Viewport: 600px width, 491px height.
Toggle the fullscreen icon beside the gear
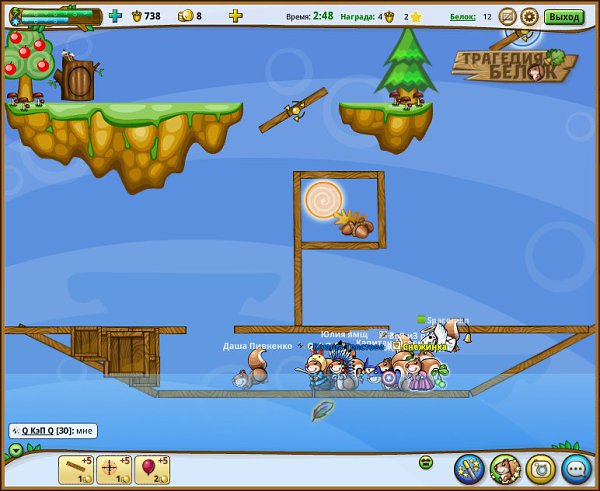(507, 16)
